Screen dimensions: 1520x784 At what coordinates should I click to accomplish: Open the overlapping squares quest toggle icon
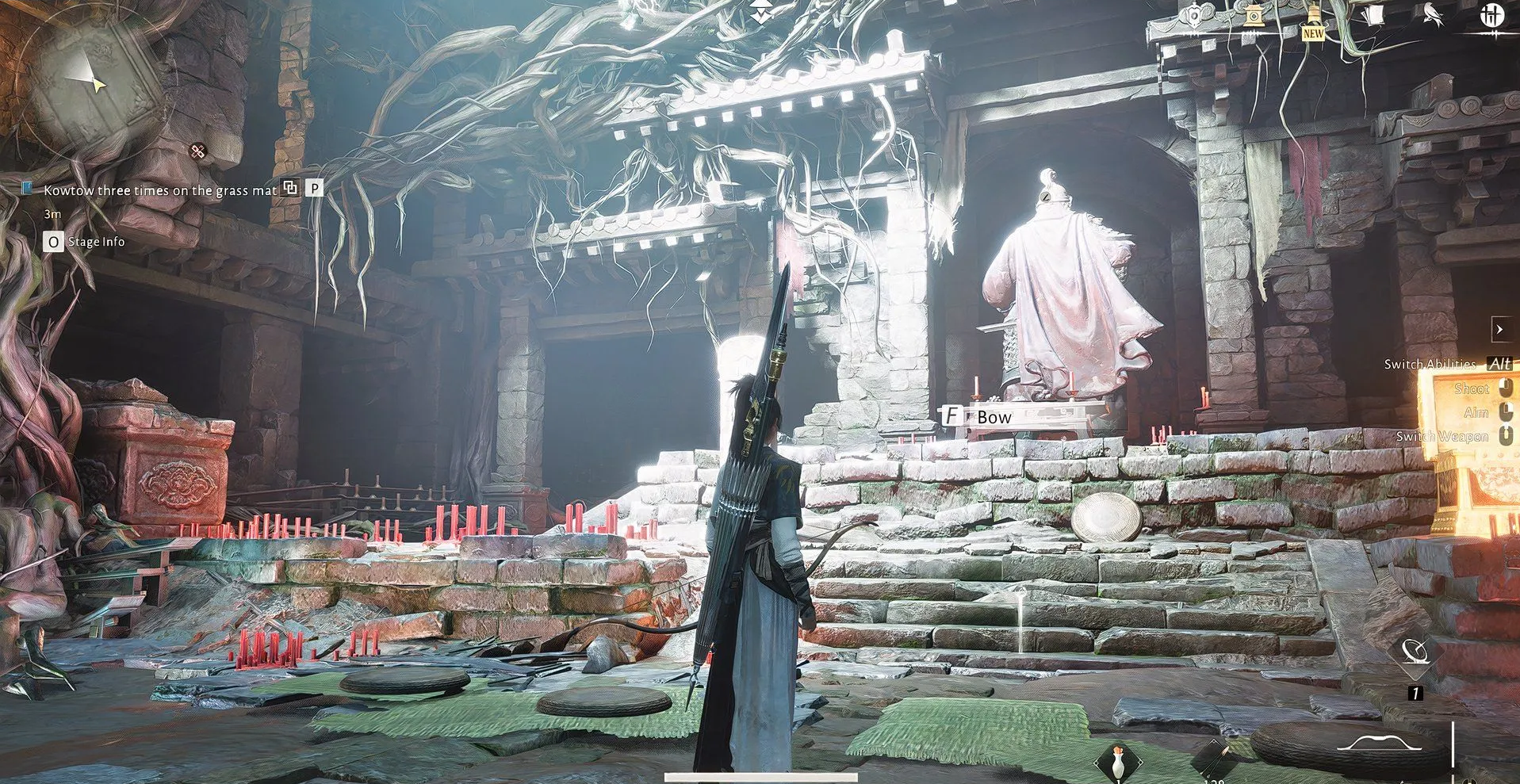coord(291,188)
